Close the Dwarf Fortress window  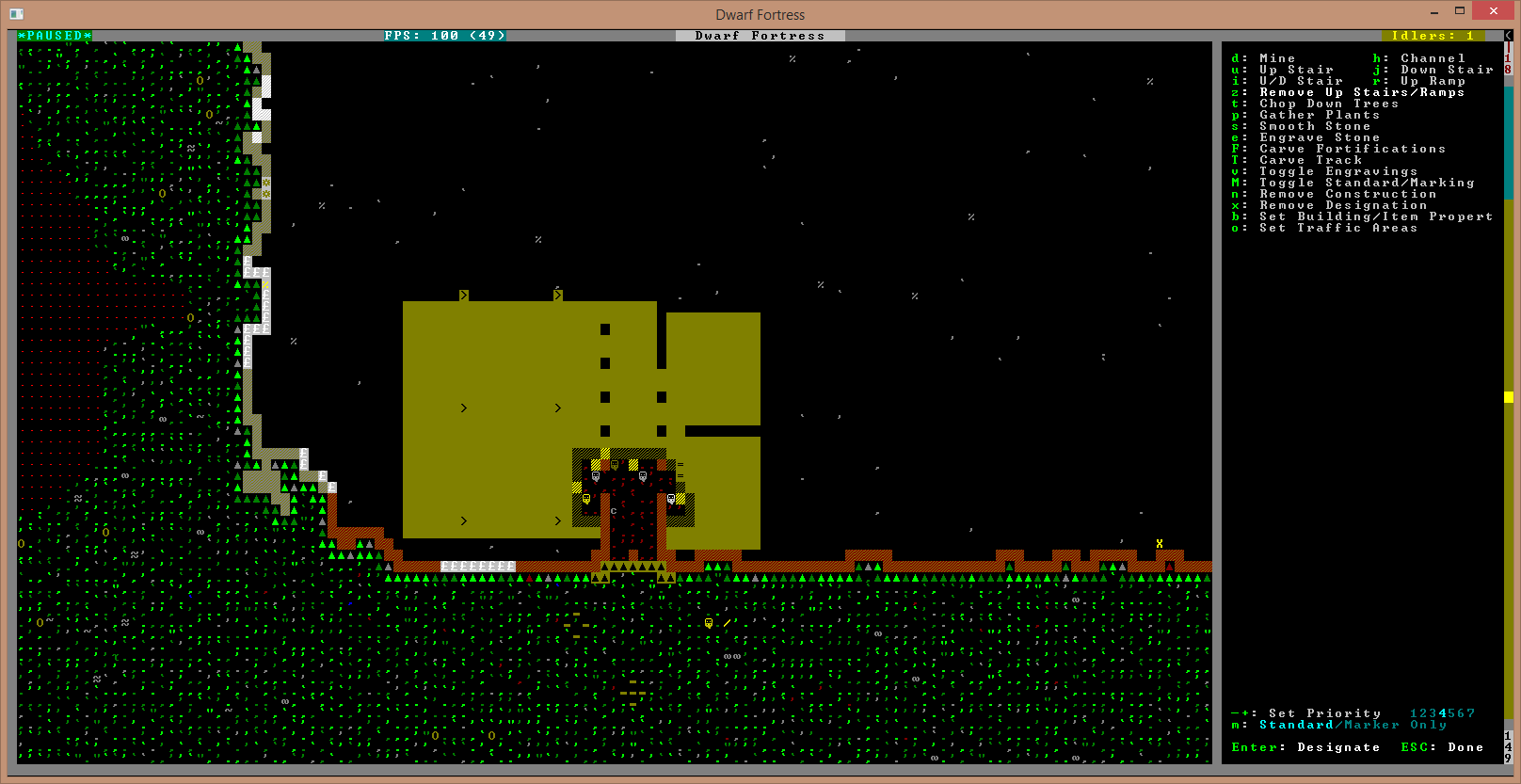coord(1494,11)
